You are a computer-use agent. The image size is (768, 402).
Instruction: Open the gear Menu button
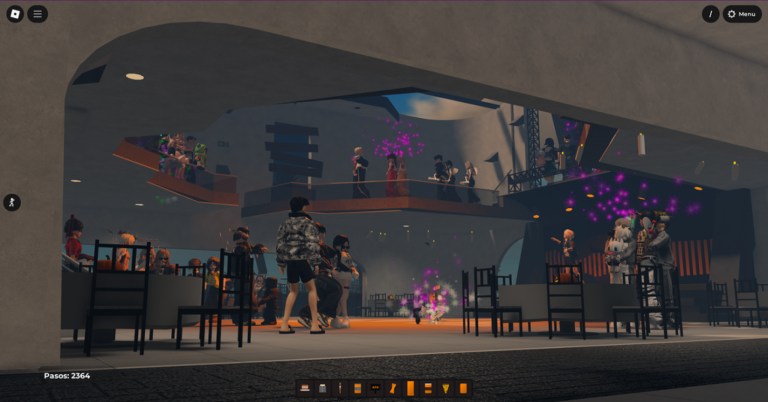click(x=743, y=14)
